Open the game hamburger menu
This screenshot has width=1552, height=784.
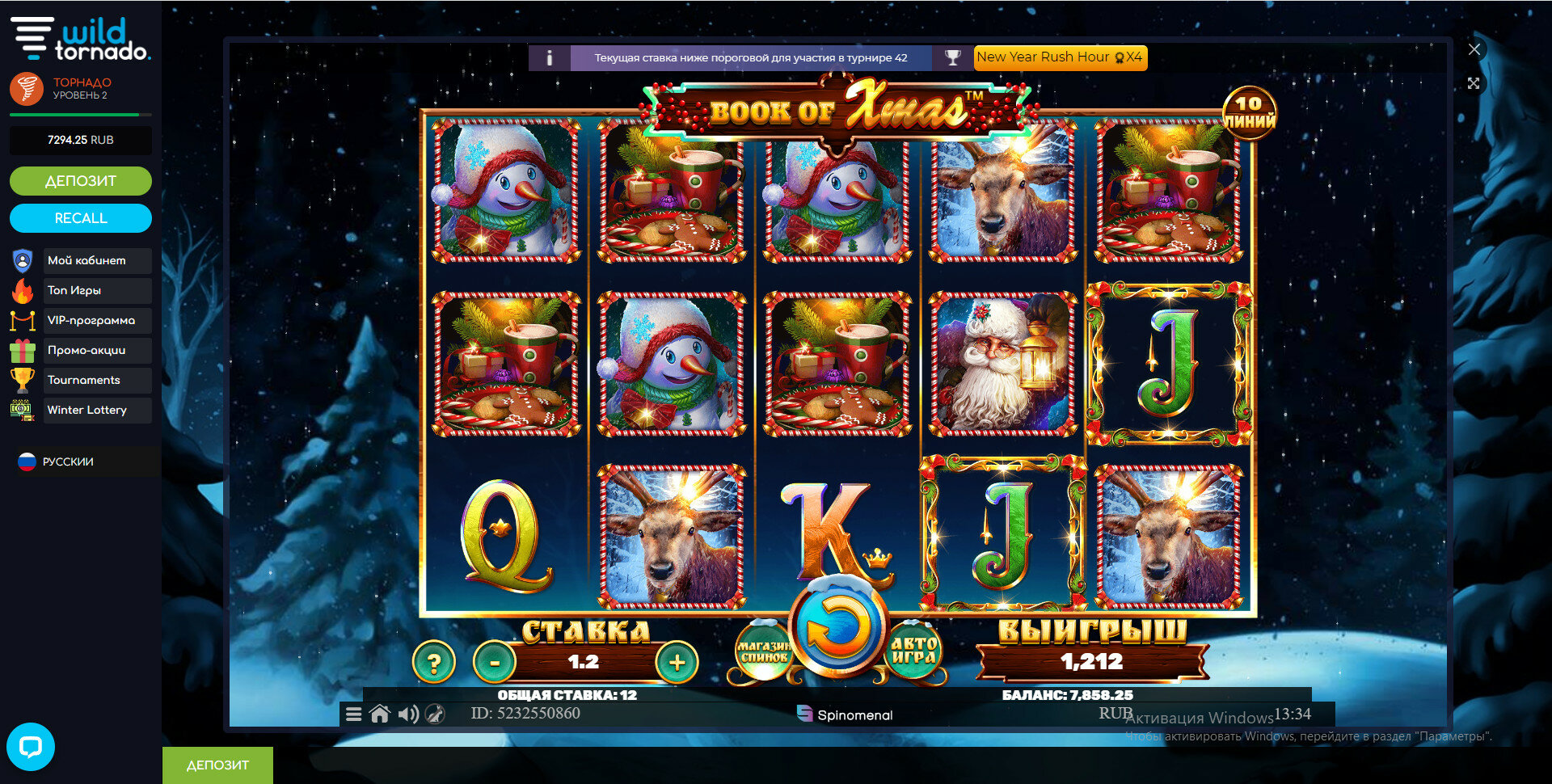pyautogui.click(x=354, y=714)
